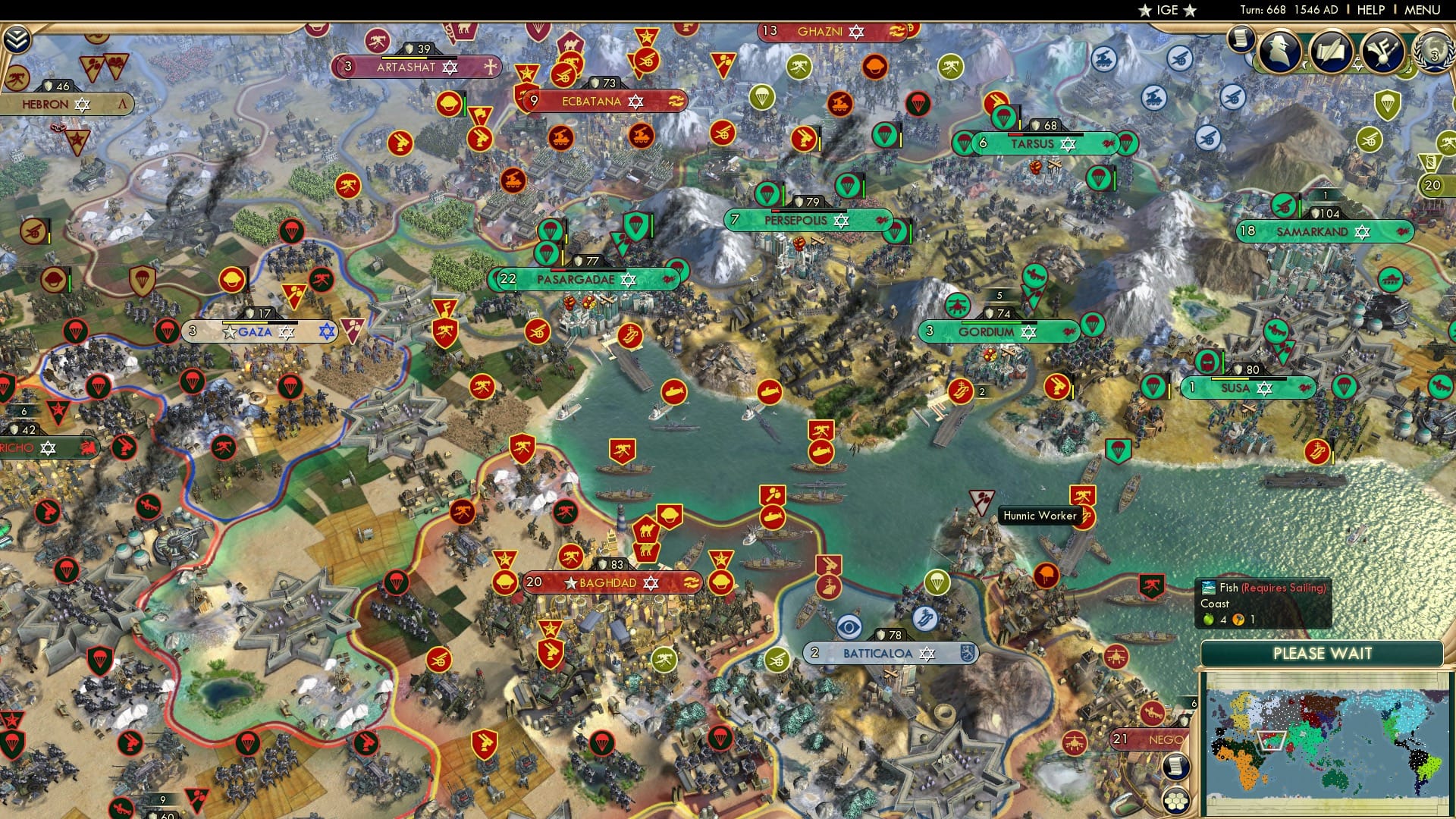Click the notifications scroll icon

1241,40
